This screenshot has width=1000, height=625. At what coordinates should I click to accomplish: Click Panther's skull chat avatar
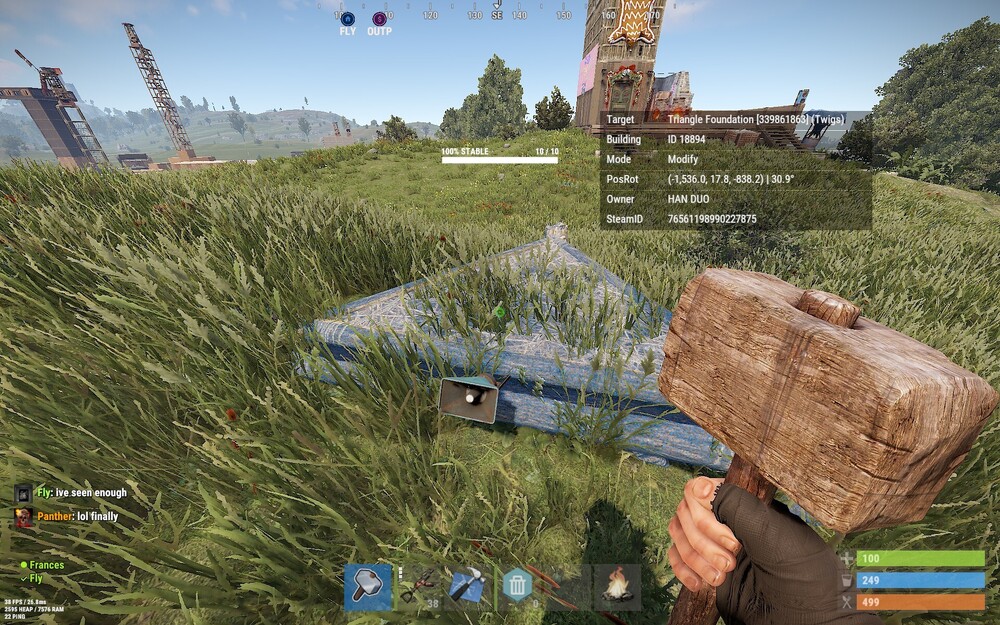point(24,517)
